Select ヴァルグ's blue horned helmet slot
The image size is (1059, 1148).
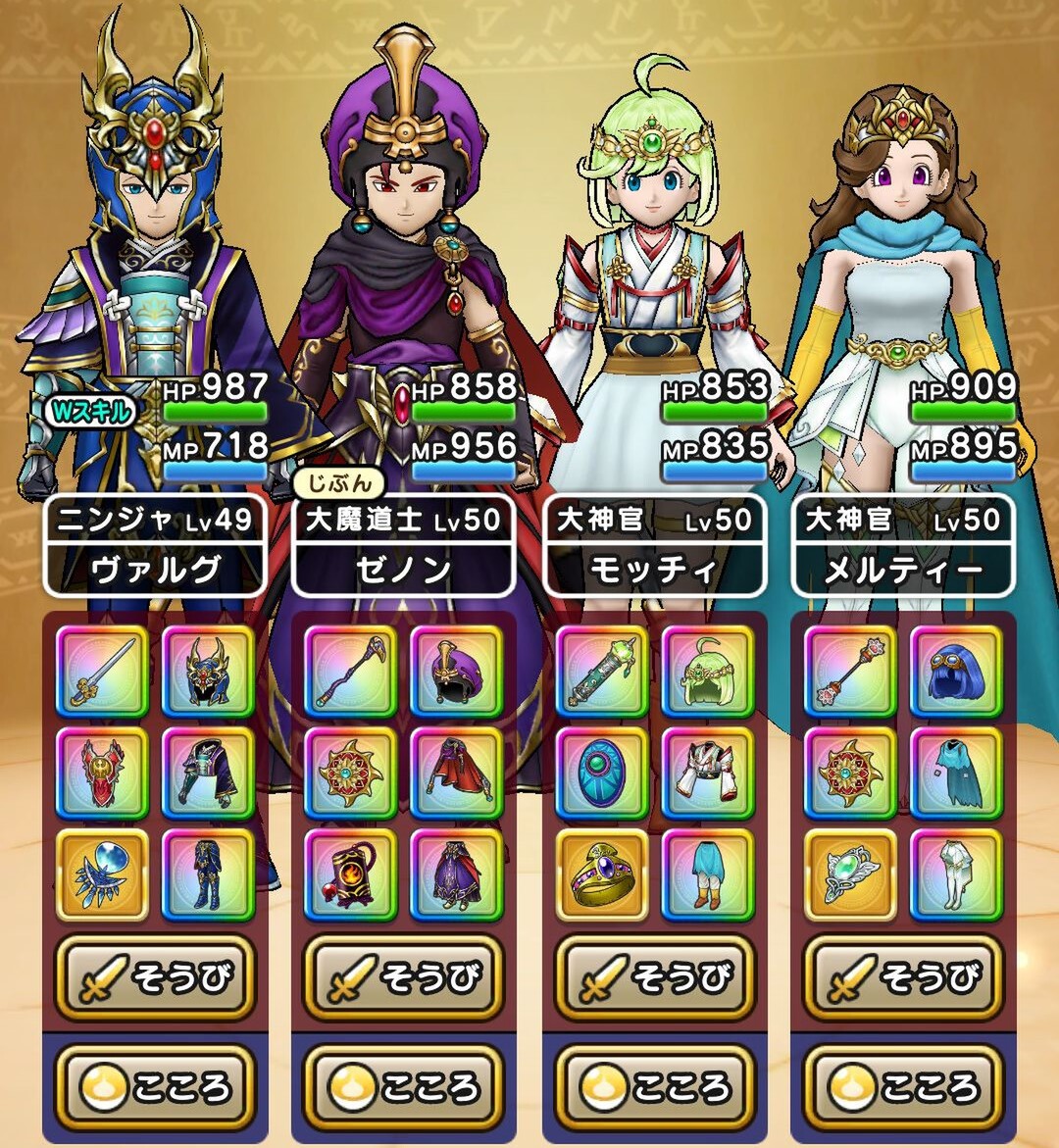point(208,672)
